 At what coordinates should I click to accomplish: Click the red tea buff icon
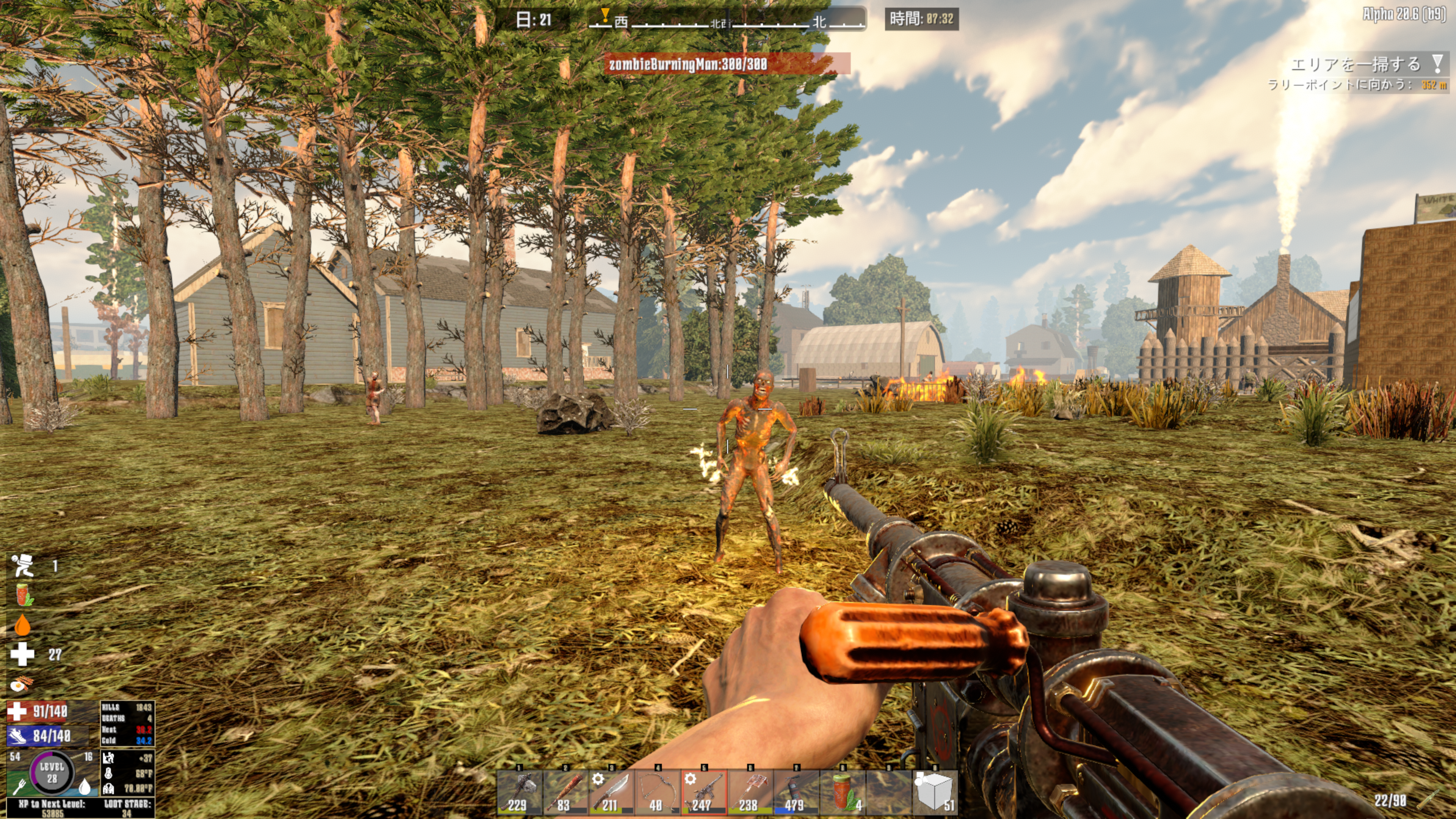(x=23, y=595)
